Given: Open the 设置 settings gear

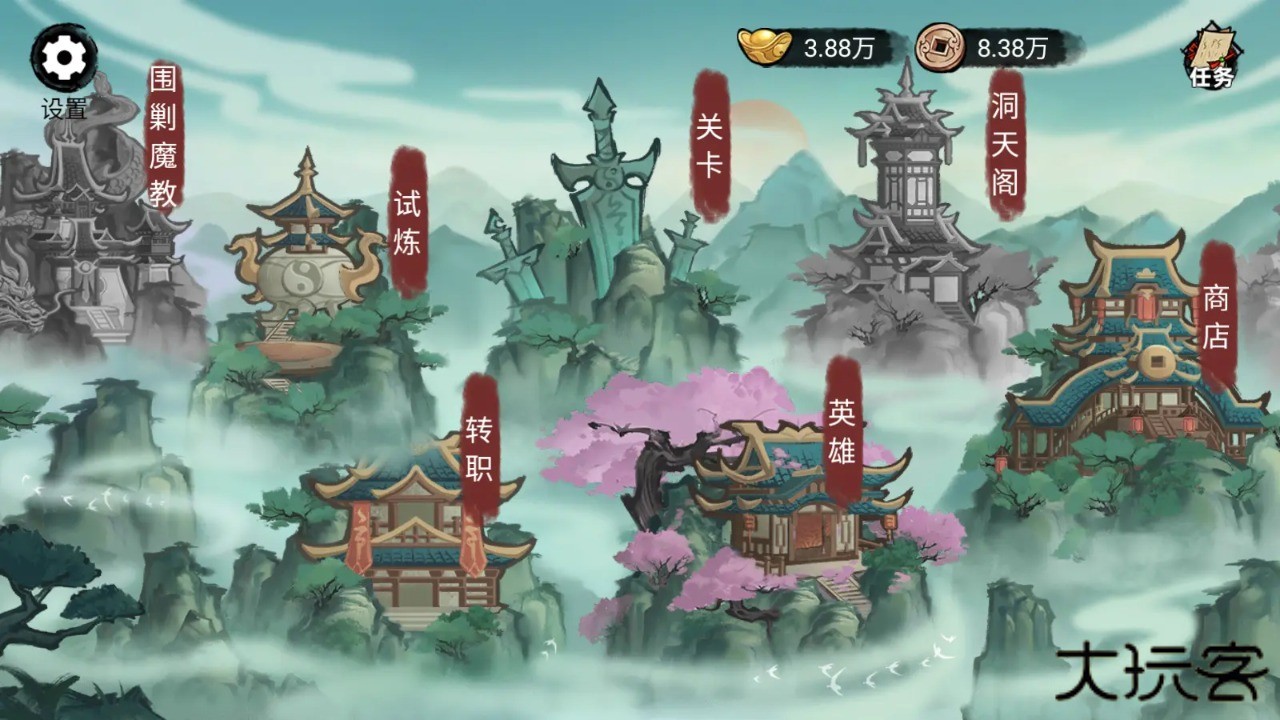Looking at the screenshot, I should point(63,58).
